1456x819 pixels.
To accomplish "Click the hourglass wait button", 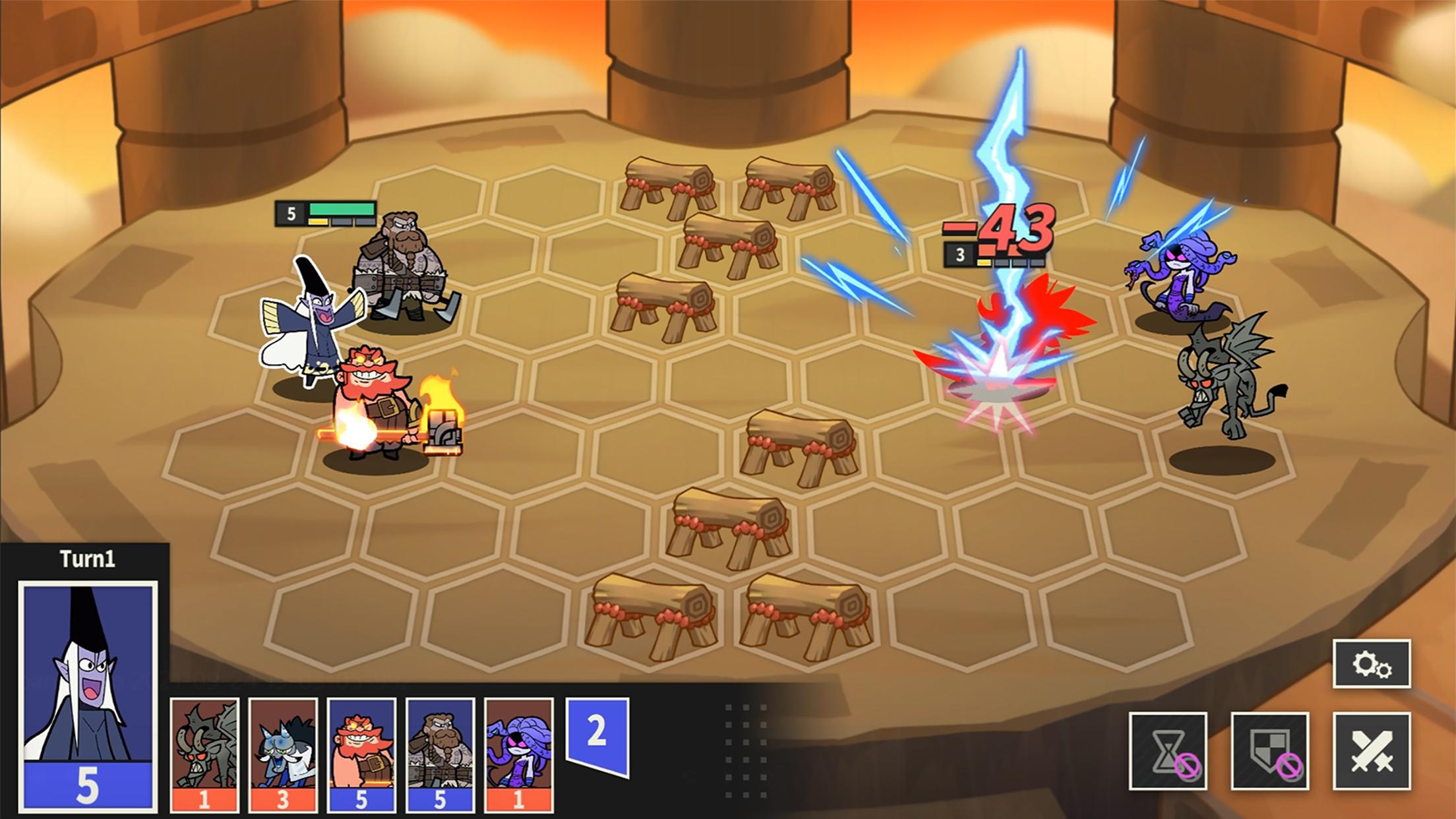I will (x=1168, y=751).
